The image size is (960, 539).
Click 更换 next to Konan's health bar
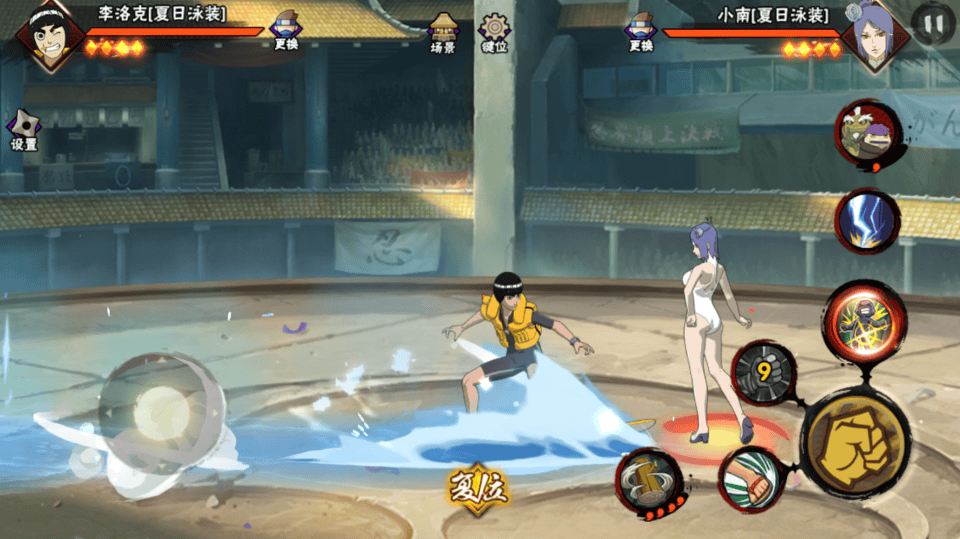pyautogui.click(x=641, y=32)
